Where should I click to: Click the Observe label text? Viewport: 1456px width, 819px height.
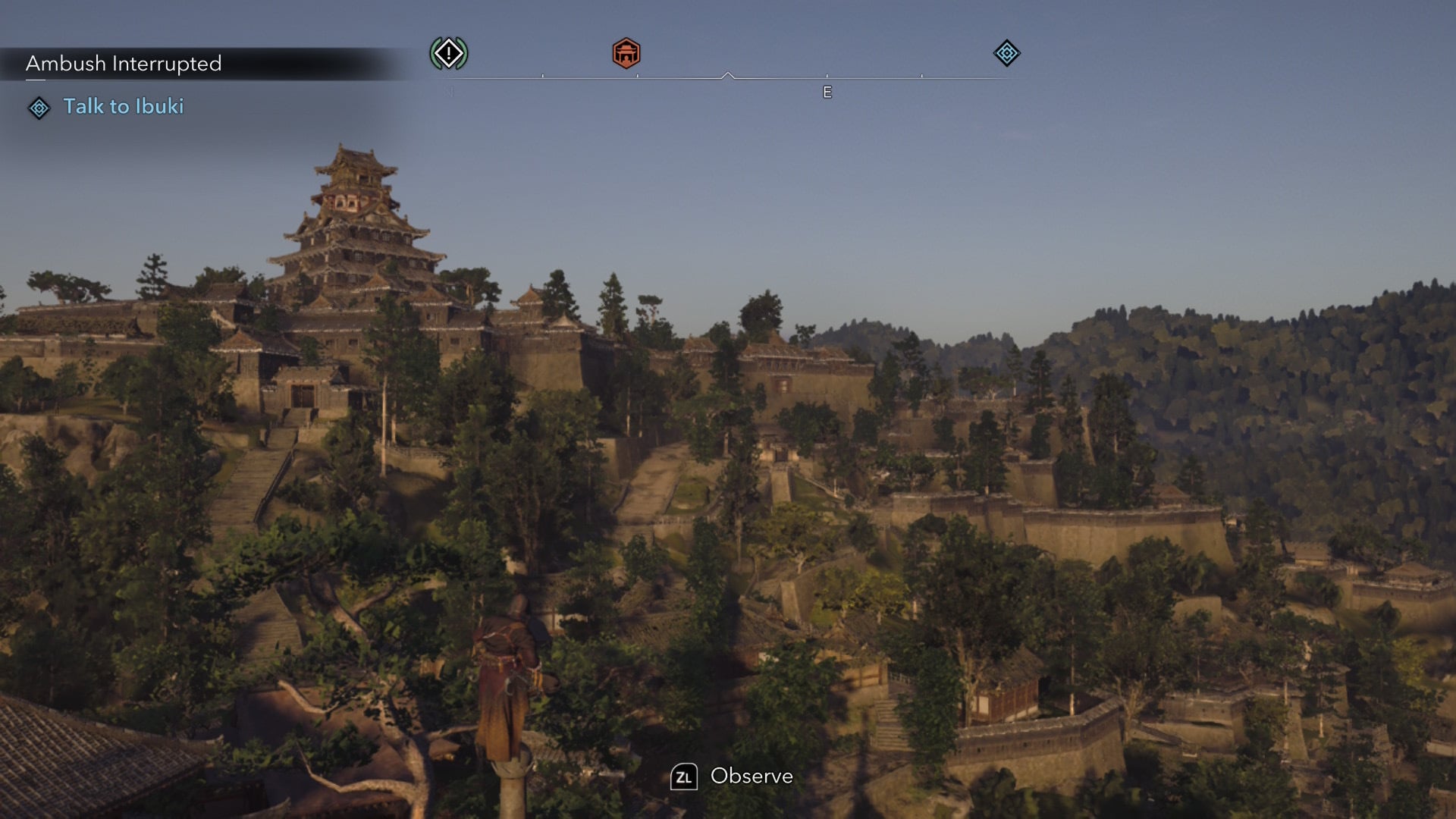(x=751, y=777)
